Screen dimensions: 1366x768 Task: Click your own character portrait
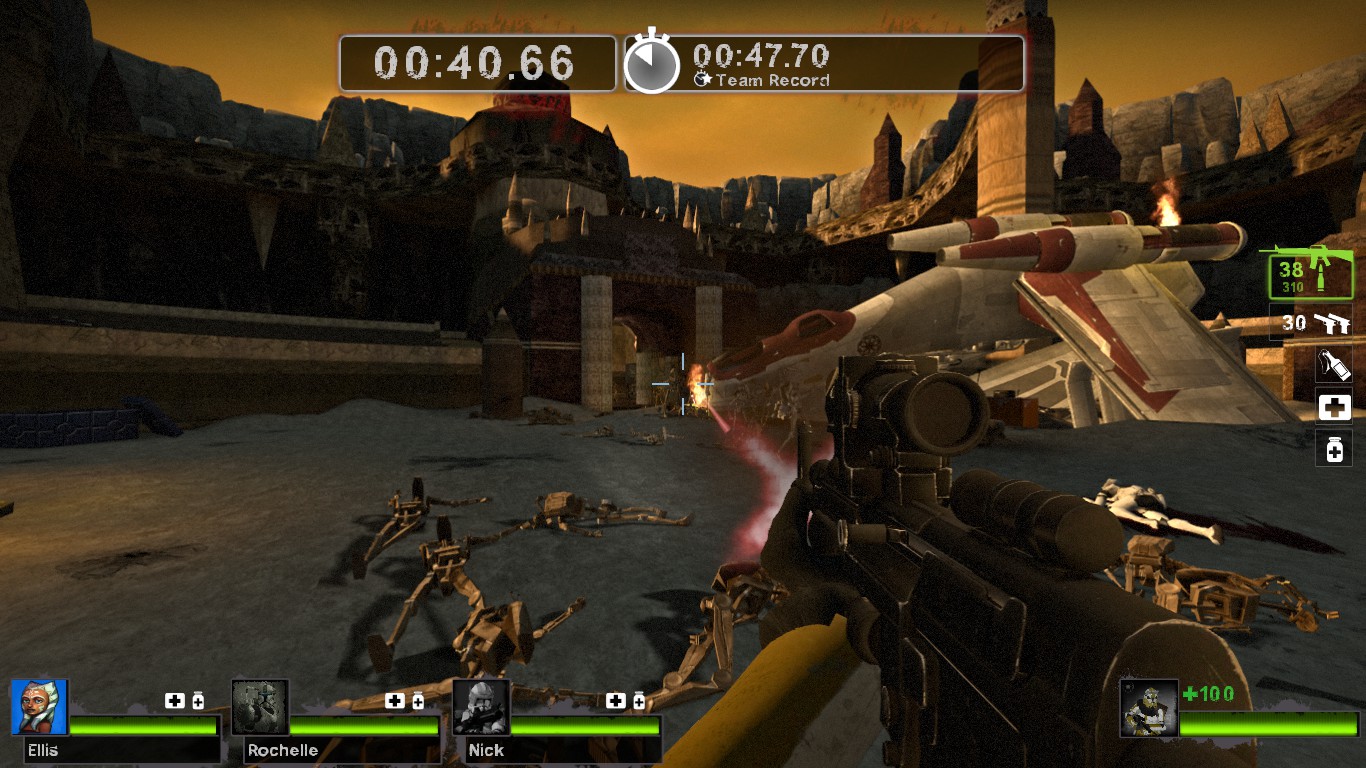(1148, 708)
